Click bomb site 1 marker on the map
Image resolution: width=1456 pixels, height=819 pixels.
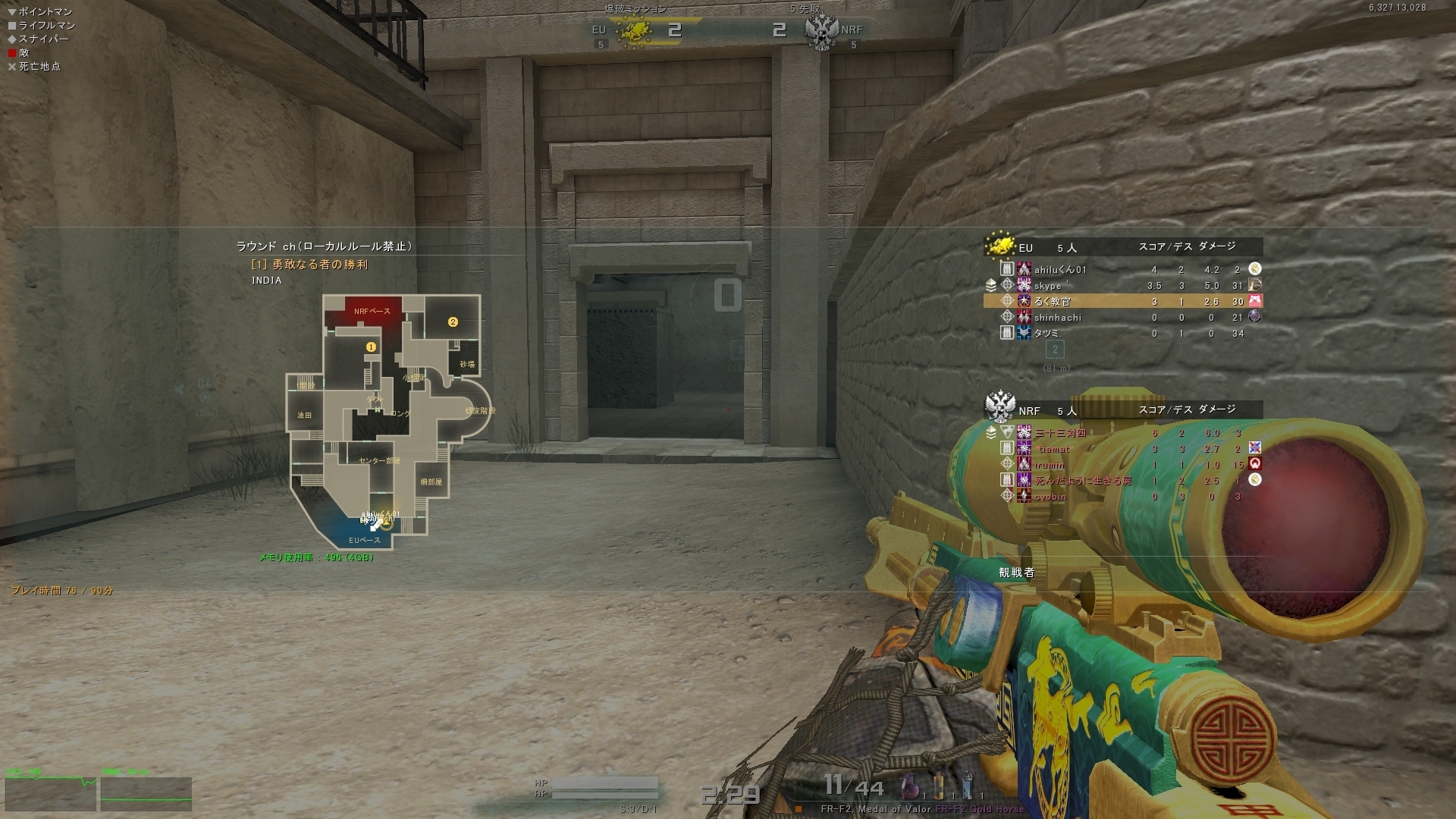(x=371, y=347)
